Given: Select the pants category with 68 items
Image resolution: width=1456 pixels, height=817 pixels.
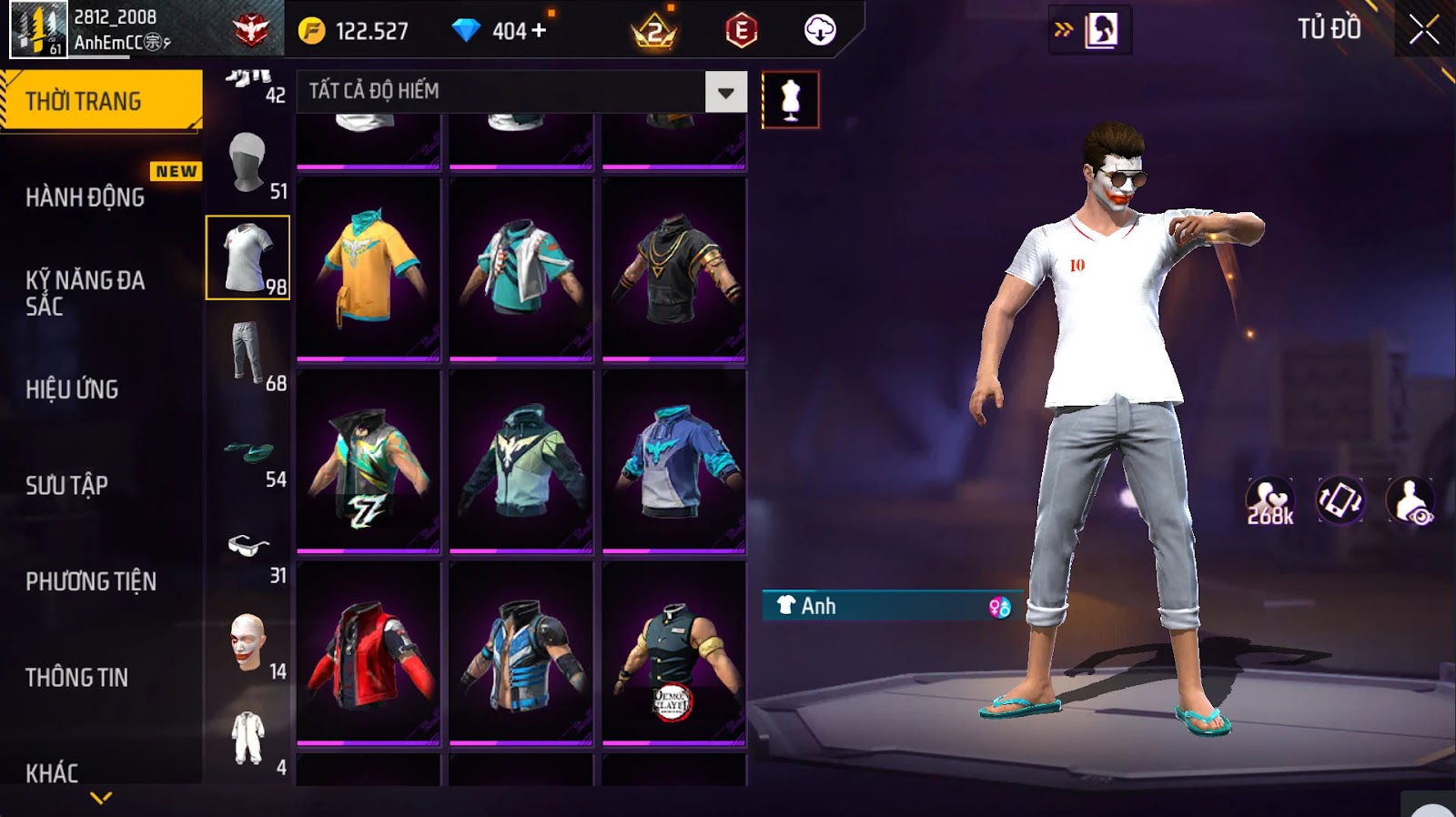Looking at the screenshot, I should [248, 355].
